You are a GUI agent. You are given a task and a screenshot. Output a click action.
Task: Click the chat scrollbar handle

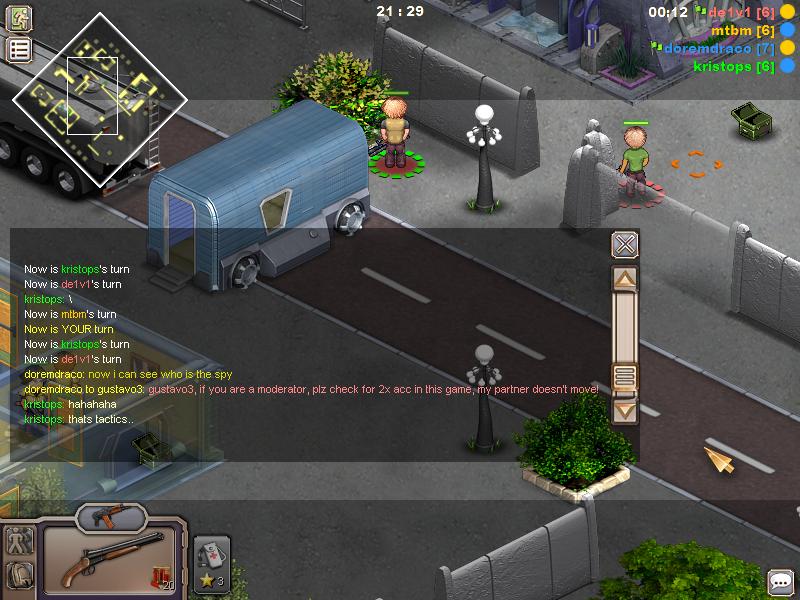[625, 377]
